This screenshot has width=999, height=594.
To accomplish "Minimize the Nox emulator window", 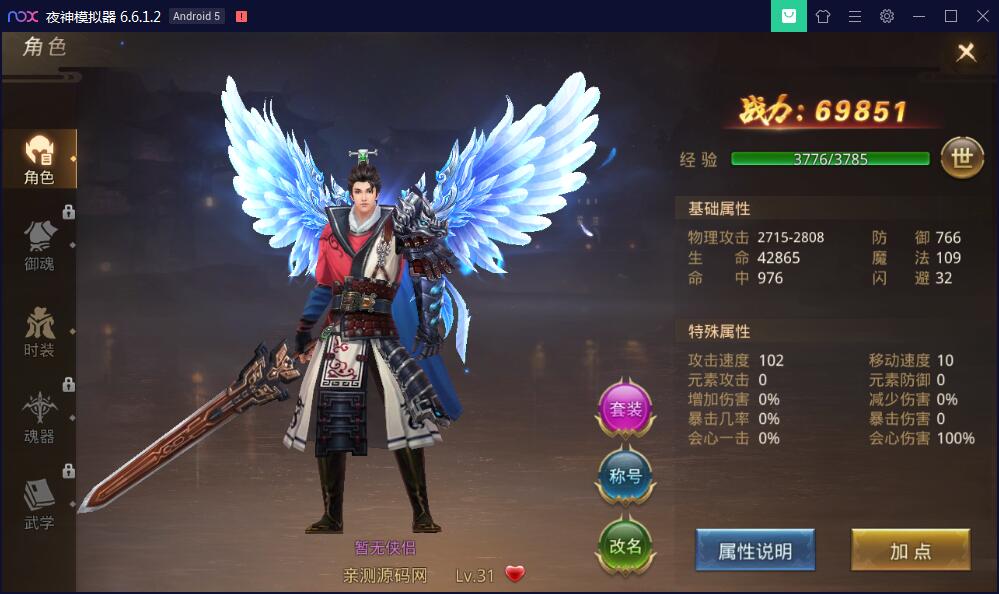I will pyautogui.click(x=919, y=16).
